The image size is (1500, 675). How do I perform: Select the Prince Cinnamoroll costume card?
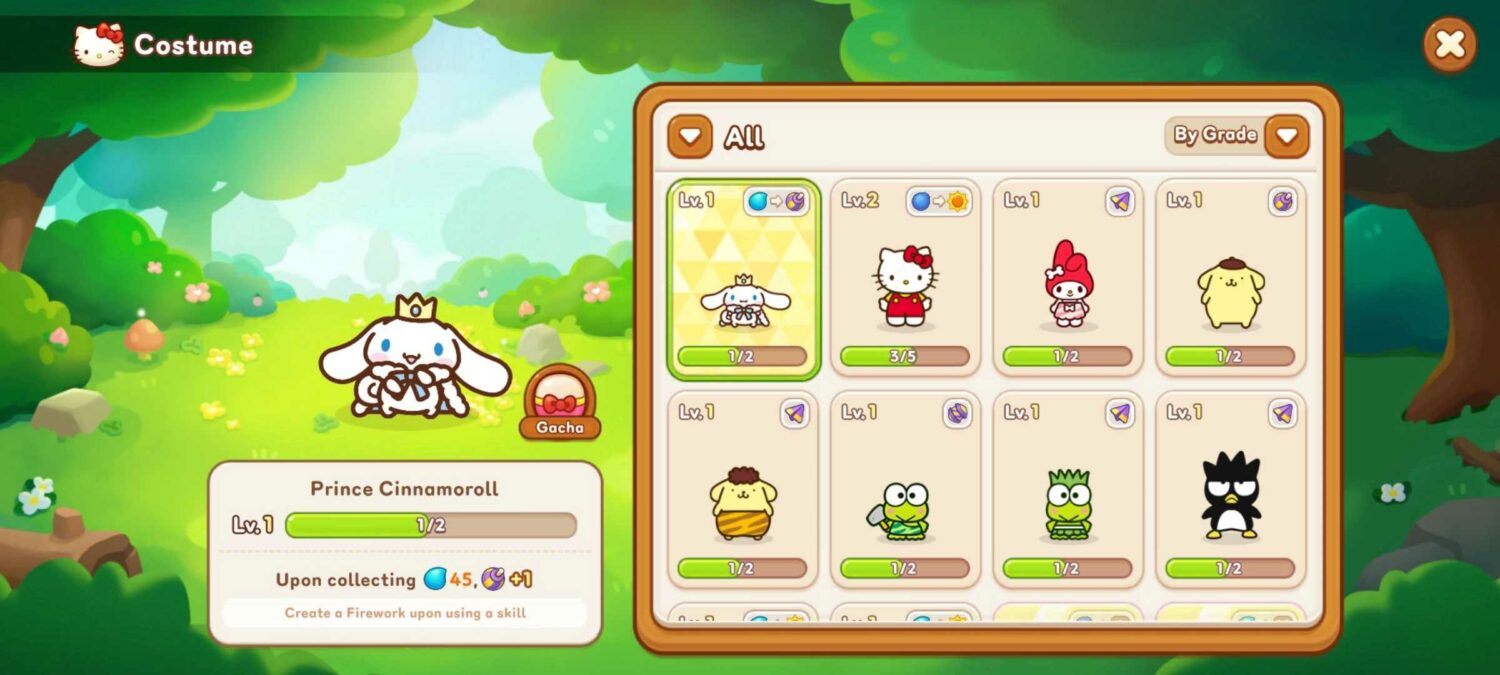pos(743,280)
